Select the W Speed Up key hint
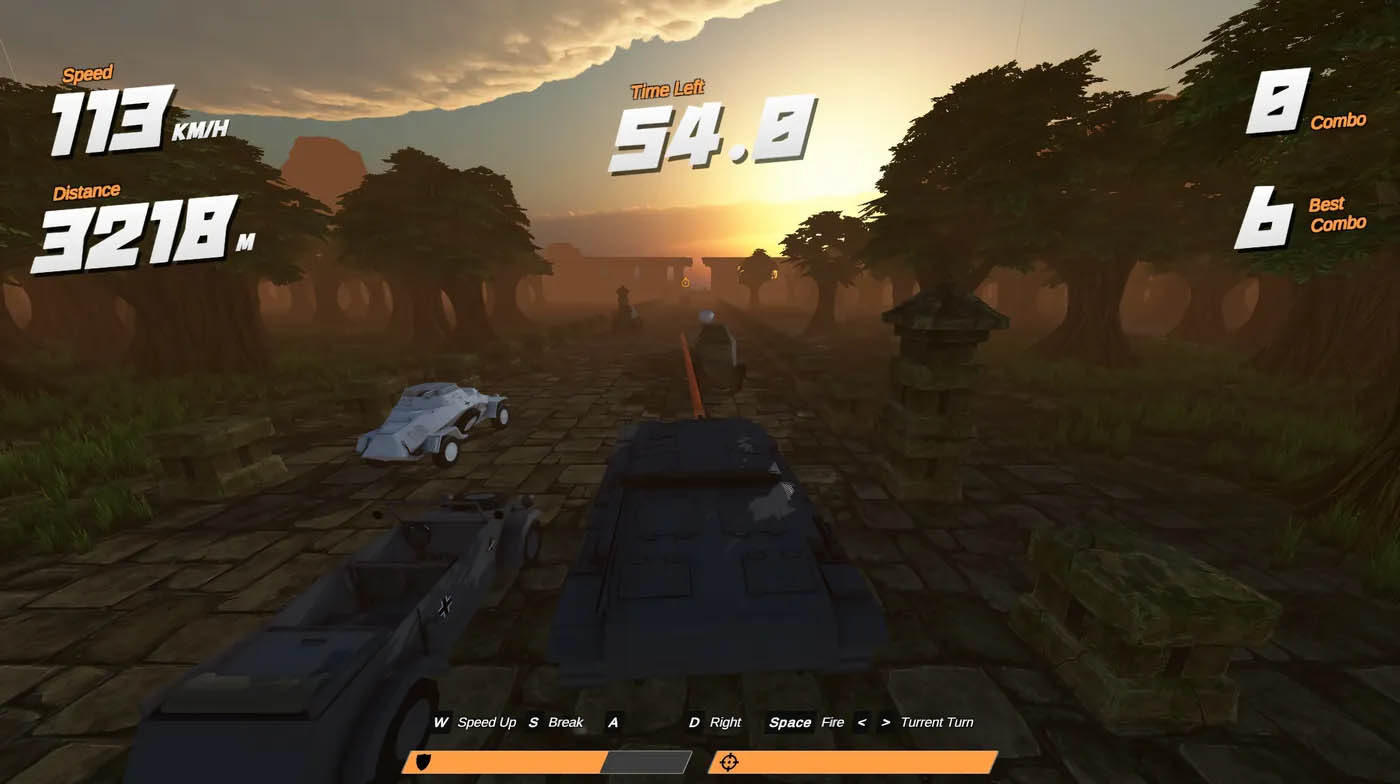Viewport: 1400px width, 784px height. tap(470, 722)
